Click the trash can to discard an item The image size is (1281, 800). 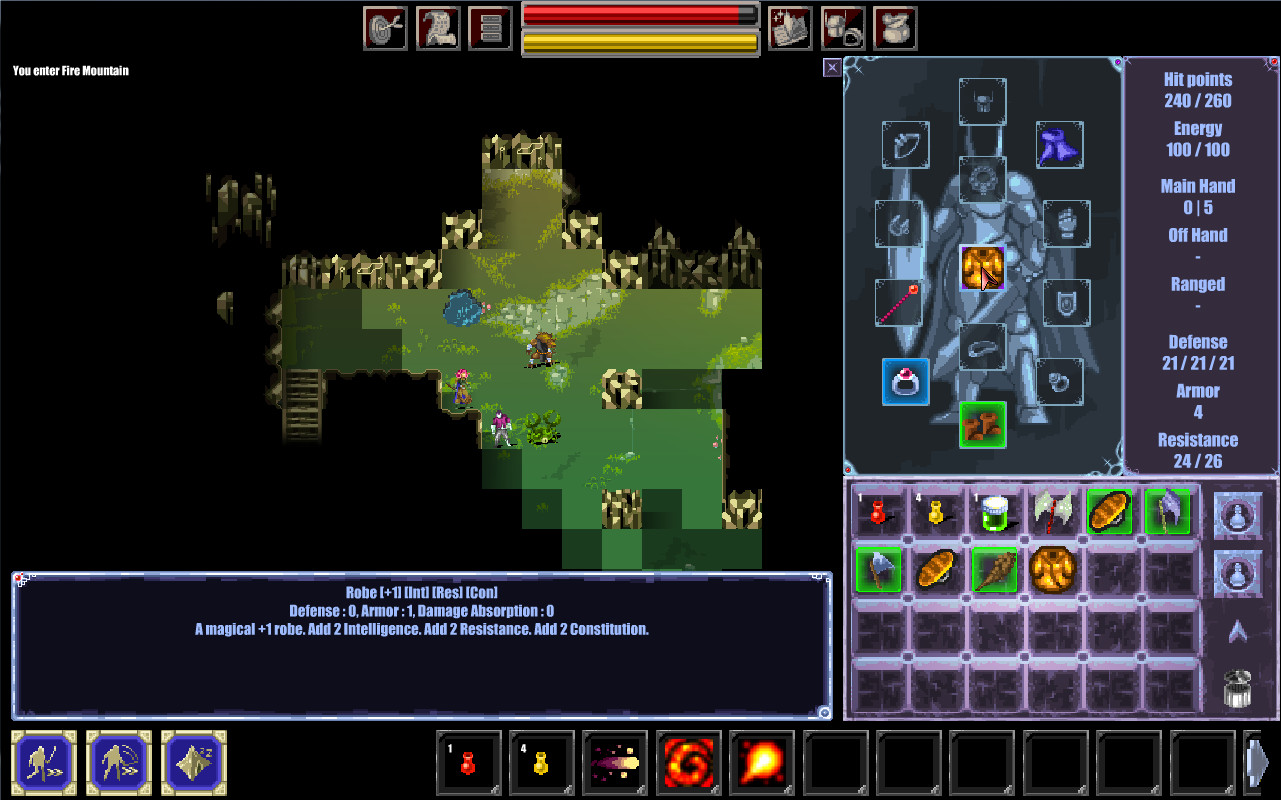coord(1237,688)
